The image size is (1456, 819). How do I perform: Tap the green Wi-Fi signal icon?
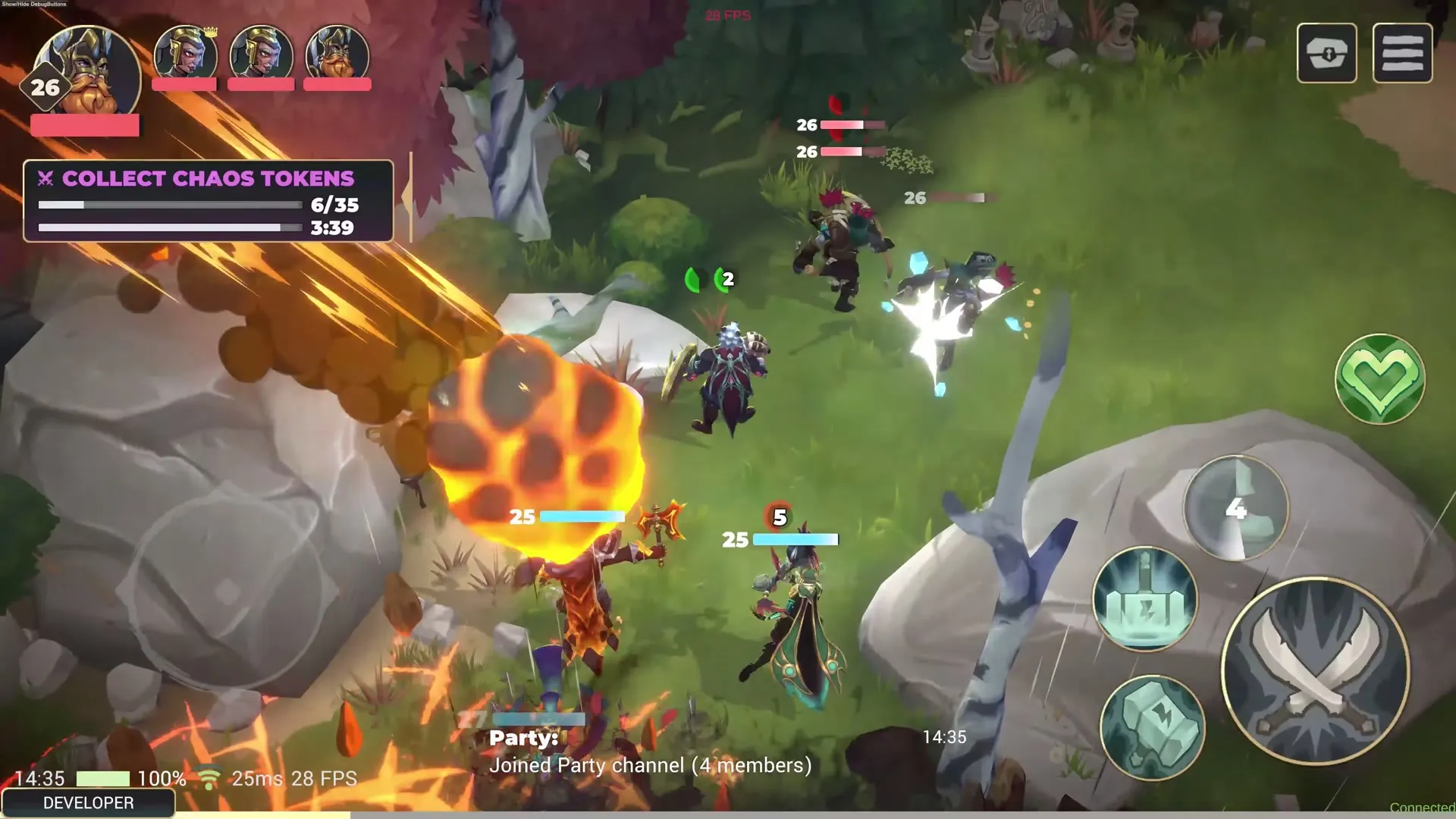pyautogui.click(x=210, y=778)
